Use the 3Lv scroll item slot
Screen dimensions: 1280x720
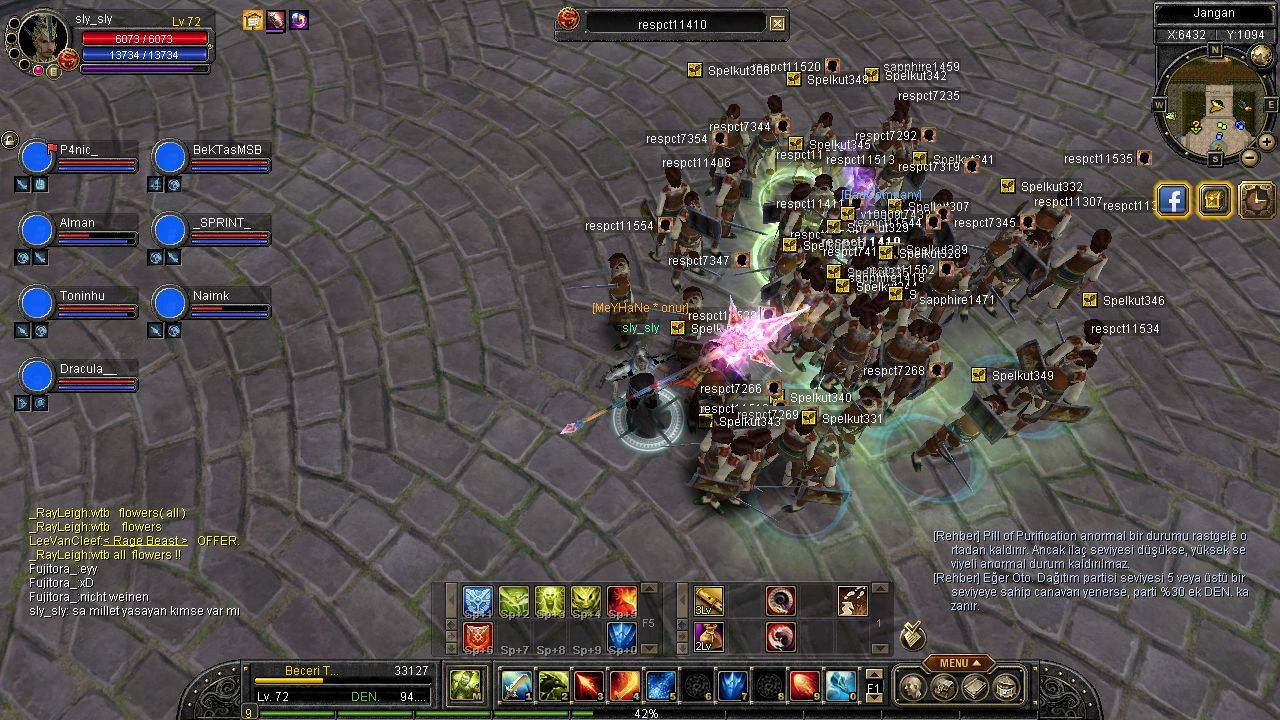click(x=709, y=601)
